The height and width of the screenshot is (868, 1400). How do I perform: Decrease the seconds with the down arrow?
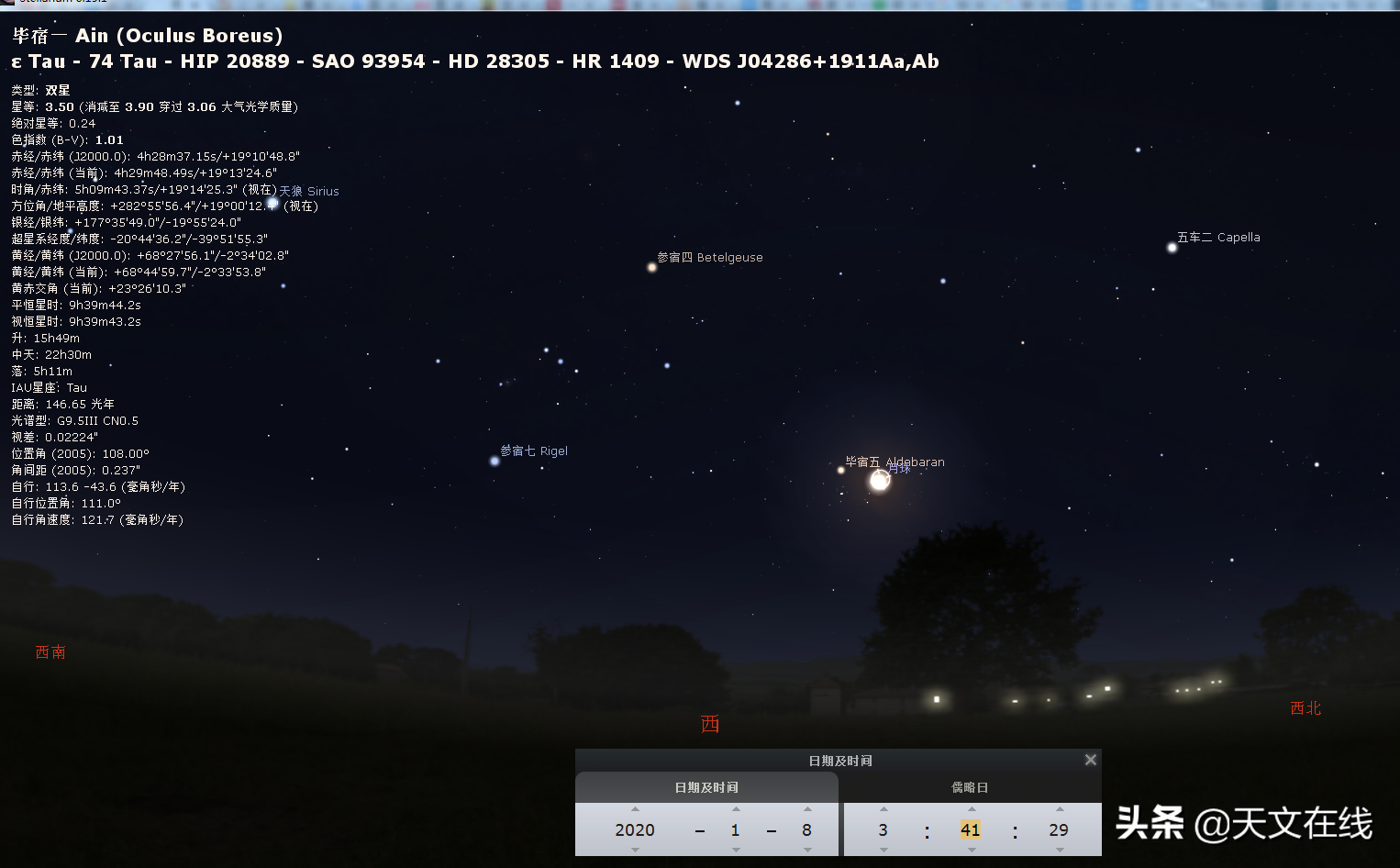pos(1060,850)
